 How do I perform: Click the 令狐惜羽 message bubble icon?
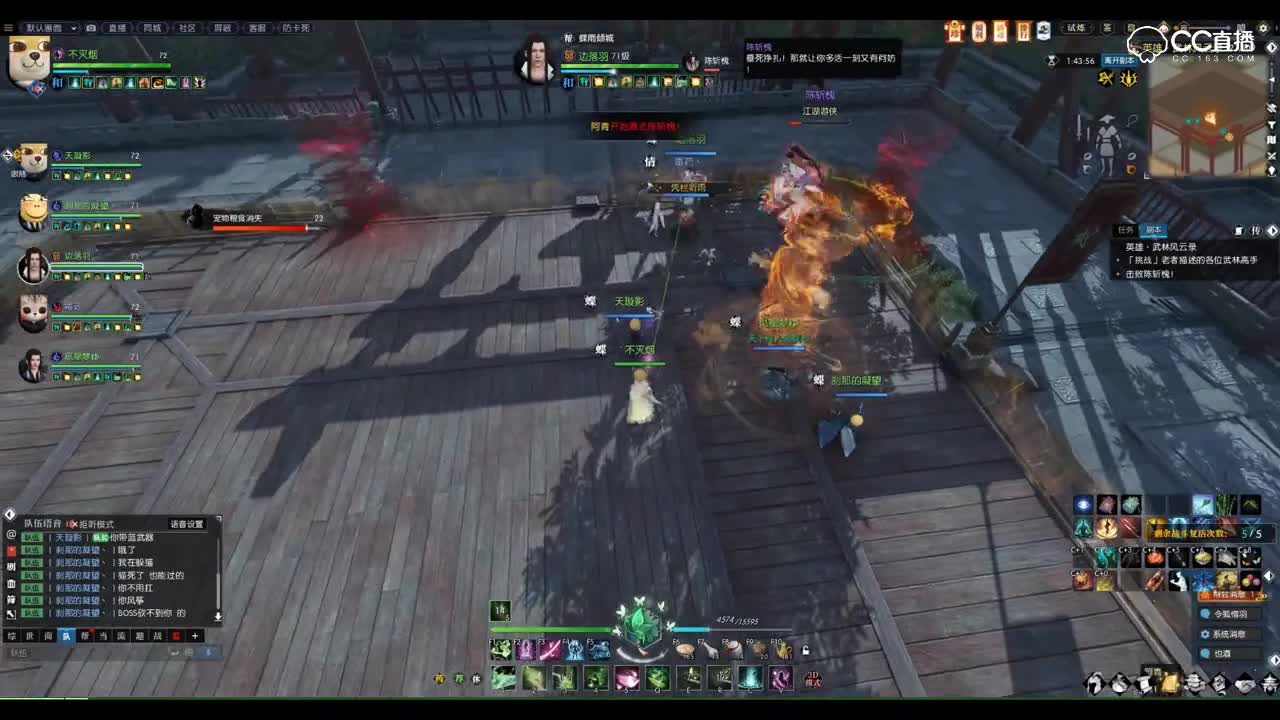[1204, 615]
